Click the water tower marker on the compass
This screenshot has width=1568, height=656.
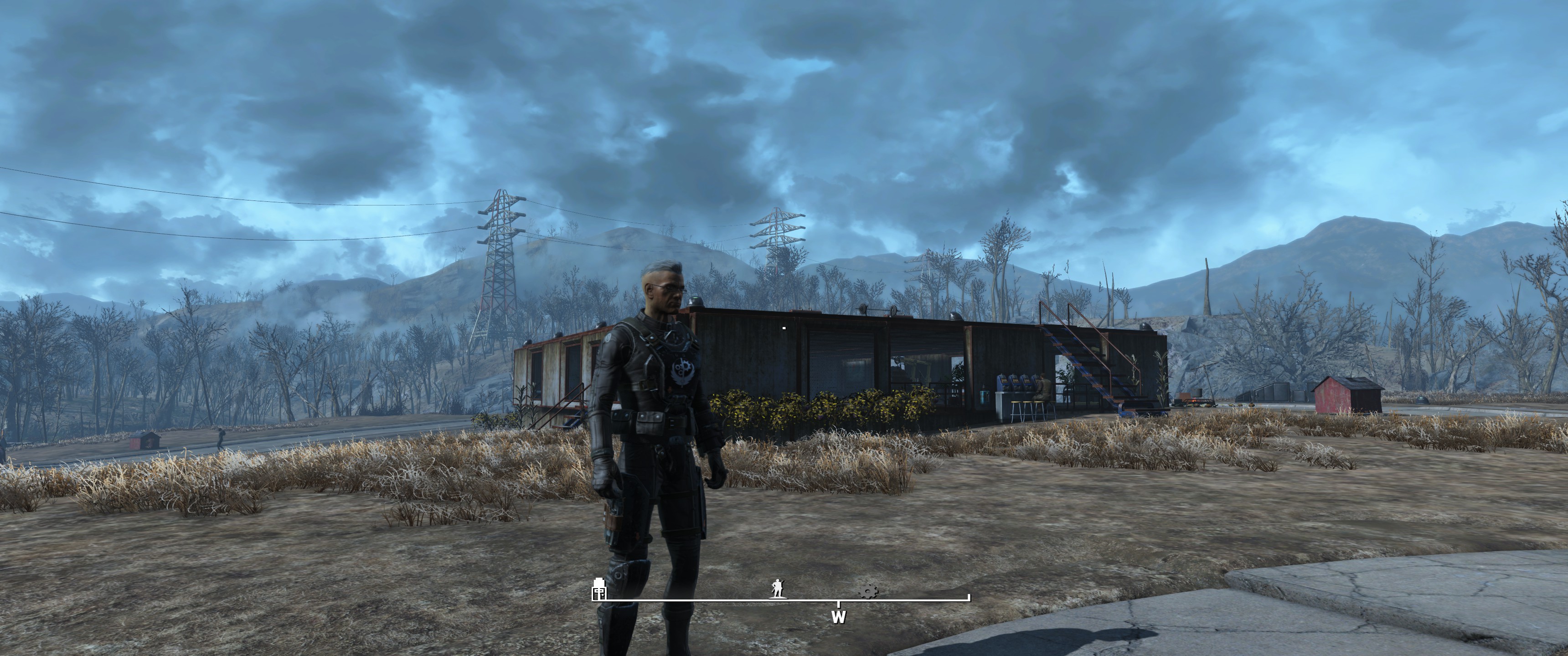(x=599, y=589)
